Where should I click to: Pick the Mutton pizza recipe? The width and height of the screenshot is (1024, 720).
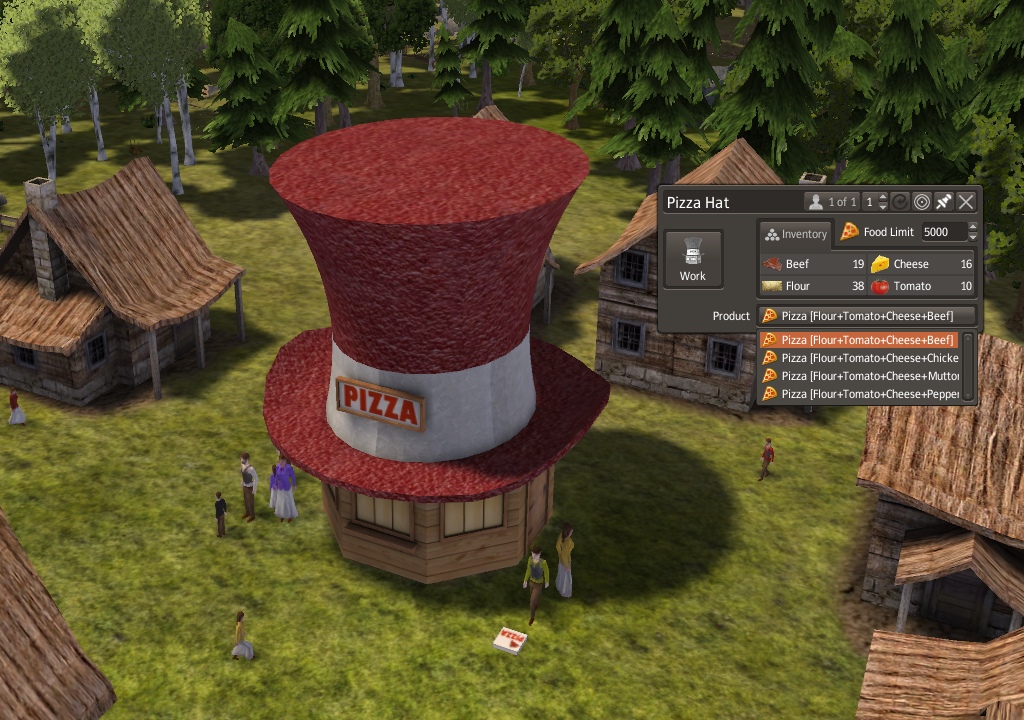click(x=859, y=376)
